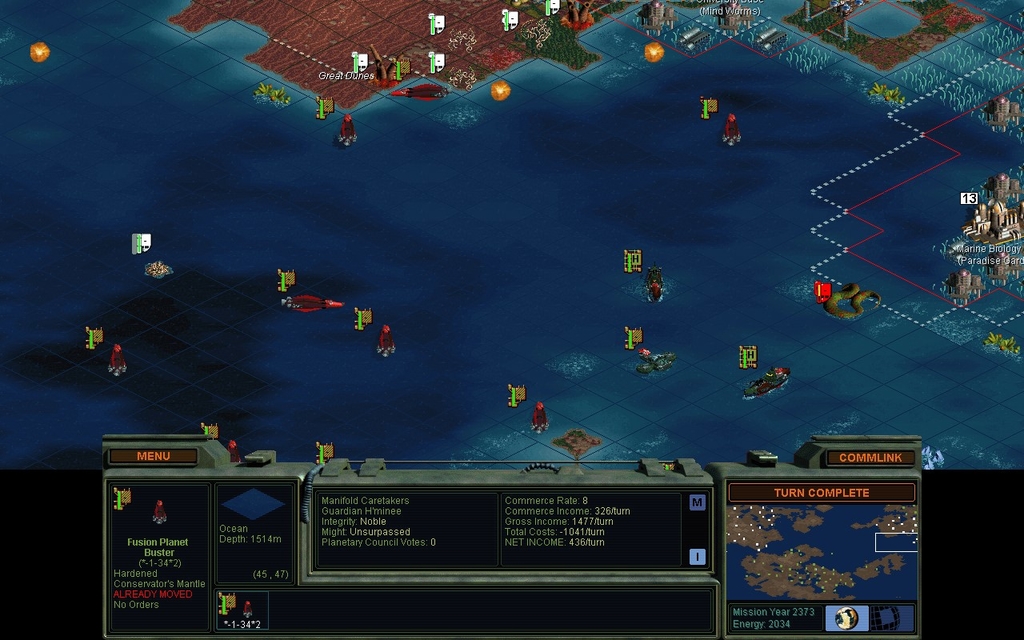Select the red-flagged sea serpent unit

click(x=852, y=299)
